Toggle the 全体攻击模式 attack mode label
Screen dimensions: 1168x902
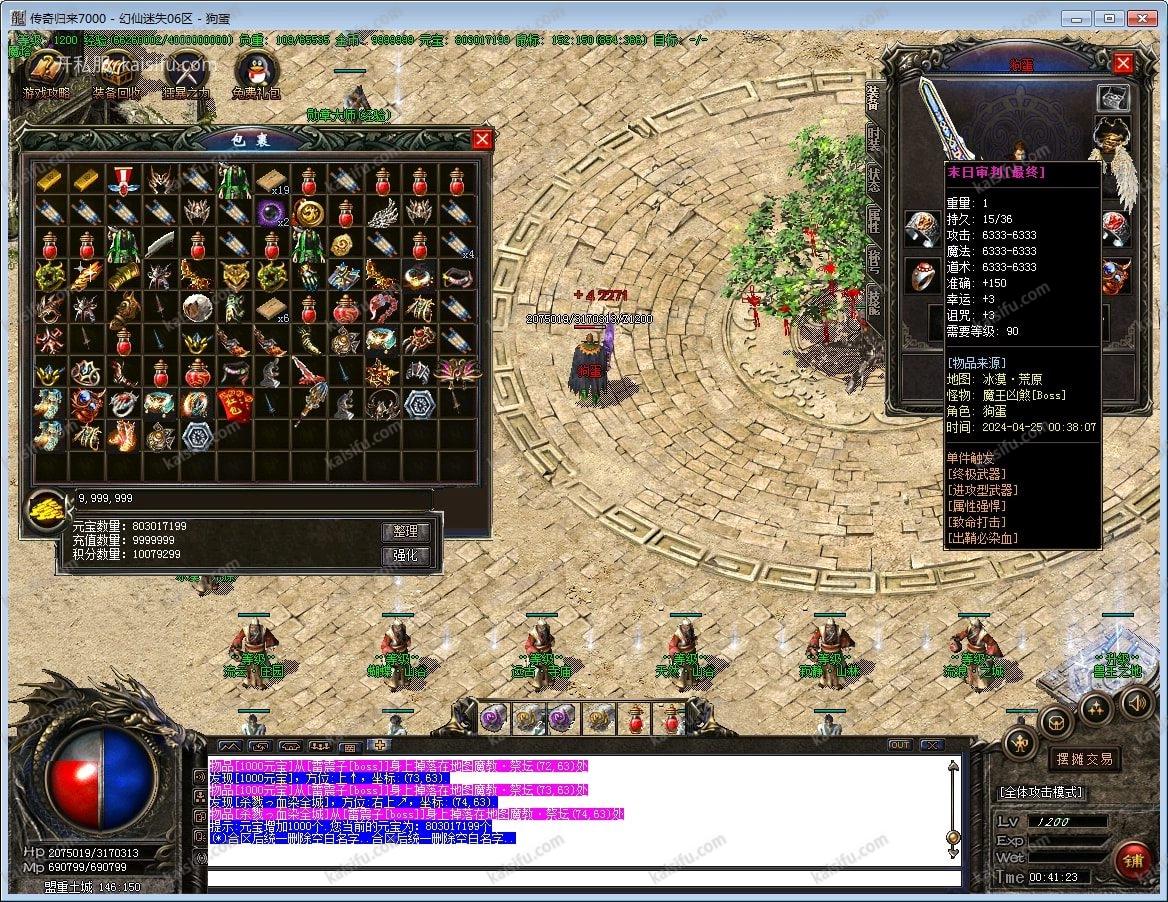pyautogui.click(x=1041, y=792)
